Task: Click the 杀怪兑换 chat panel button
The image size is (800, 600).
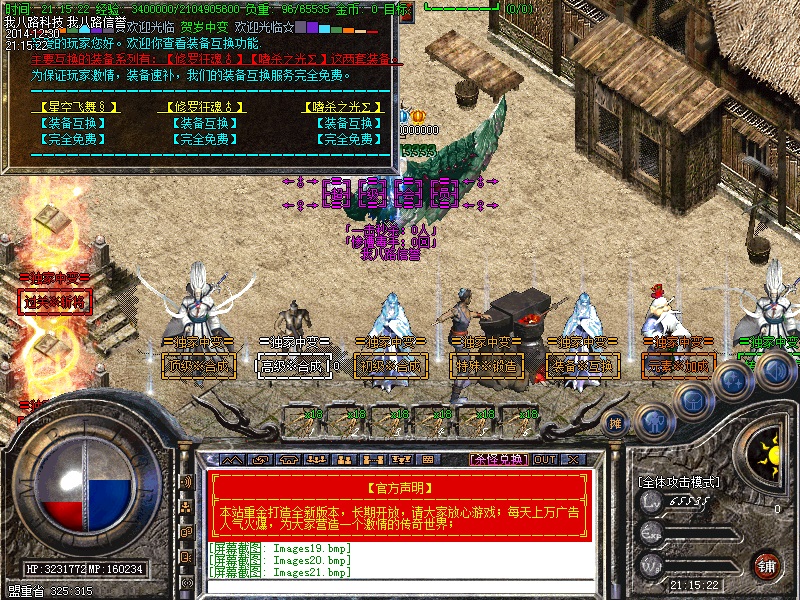Action: [x=498, y=460]
